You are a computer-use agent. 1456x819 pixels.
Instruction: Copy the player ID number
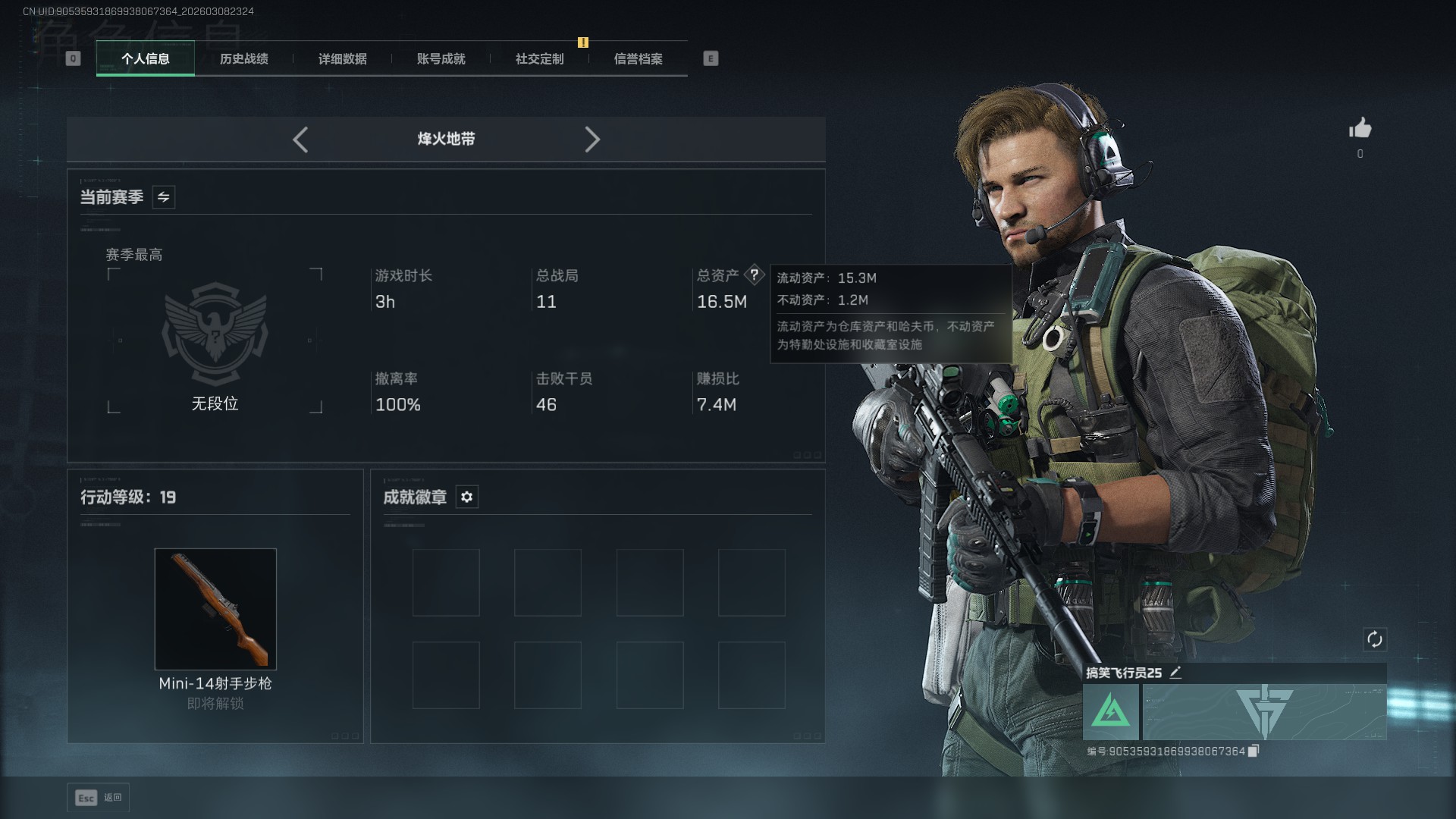point(1254,751)
